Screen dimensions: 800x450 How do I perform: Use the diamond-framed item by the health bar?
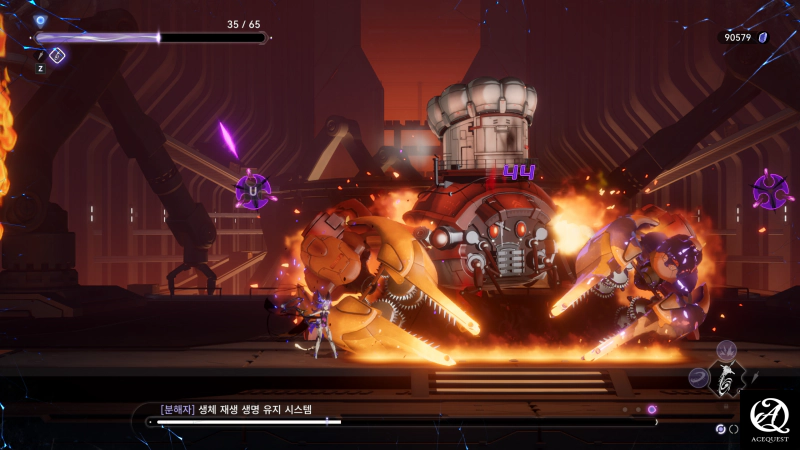coord(57,55)
